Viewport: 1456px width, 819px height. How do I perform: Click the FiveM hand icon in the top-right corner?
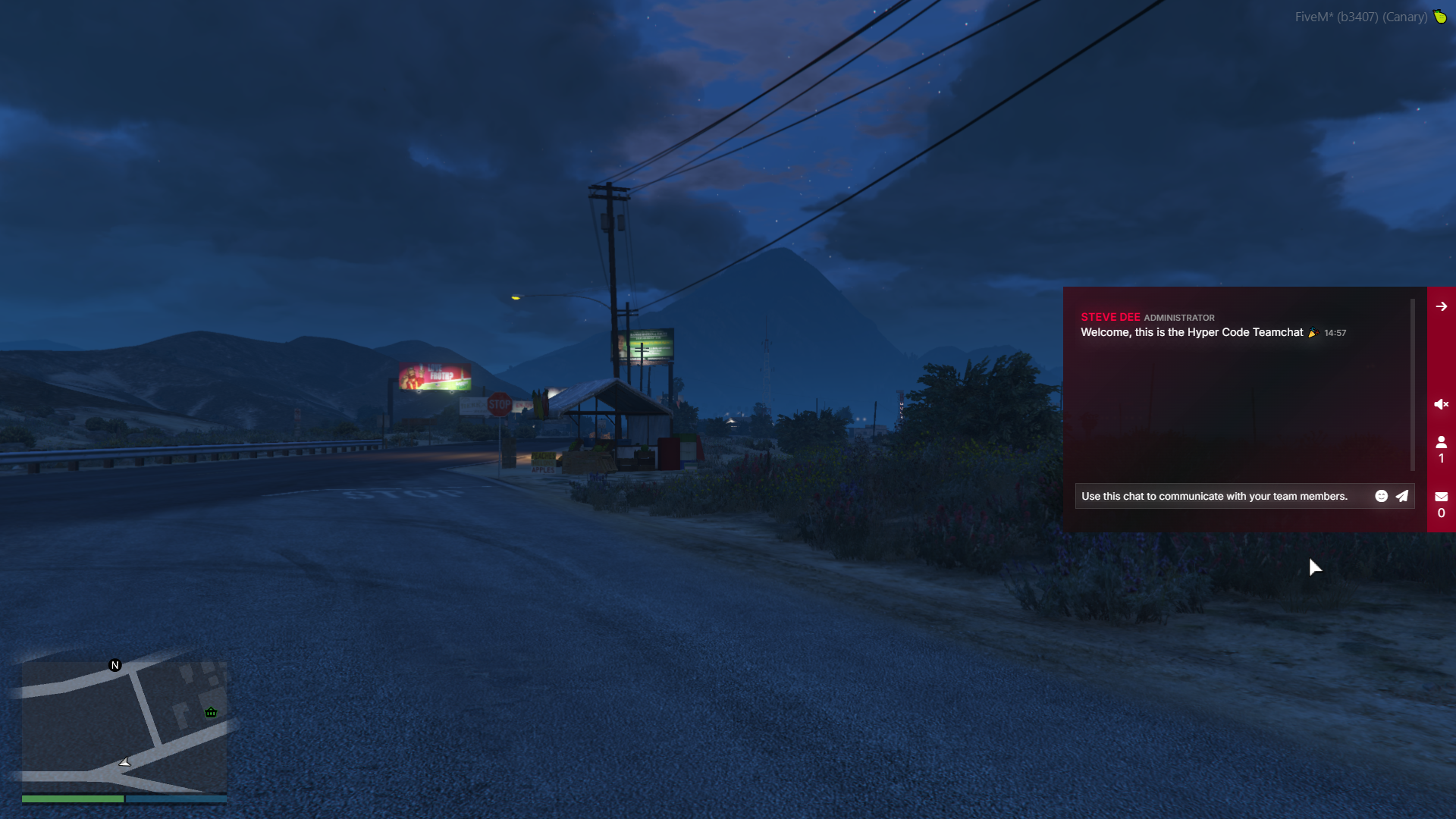pyautogui.click(x=1441, y=17)
